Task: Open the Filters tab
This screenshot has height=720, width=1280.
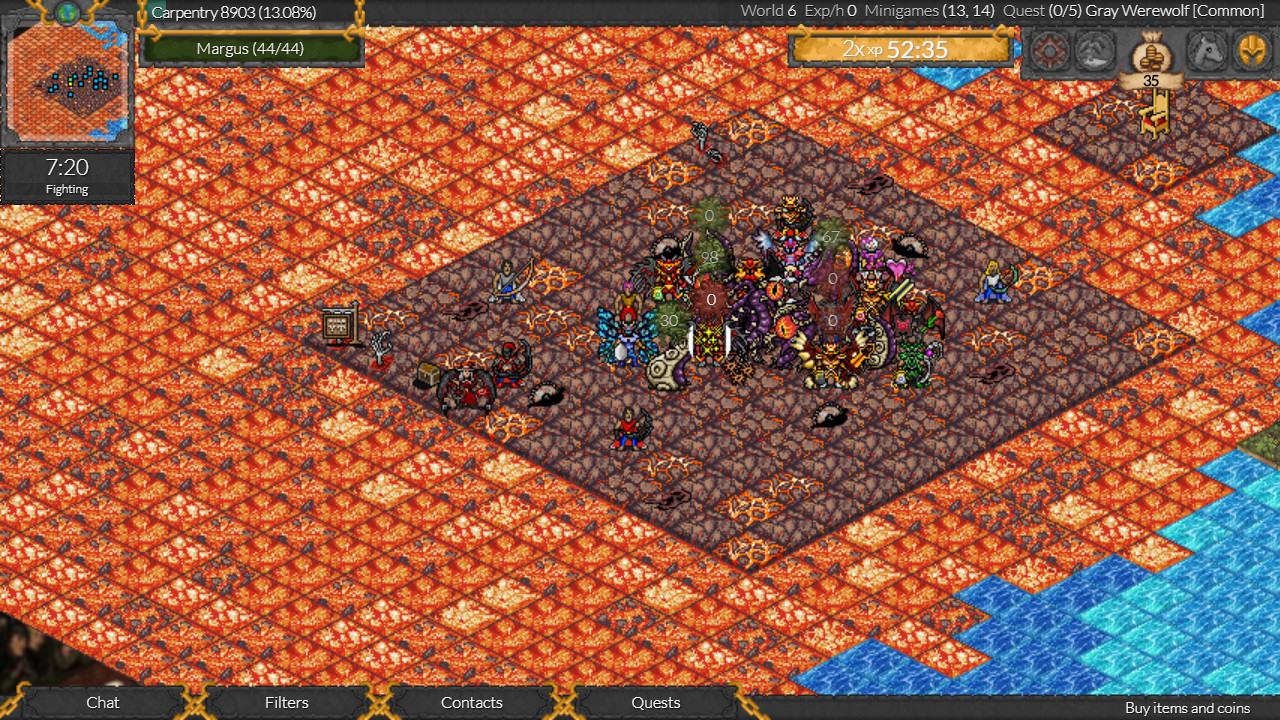Action: pyautogui.click(x=286, y=703)
